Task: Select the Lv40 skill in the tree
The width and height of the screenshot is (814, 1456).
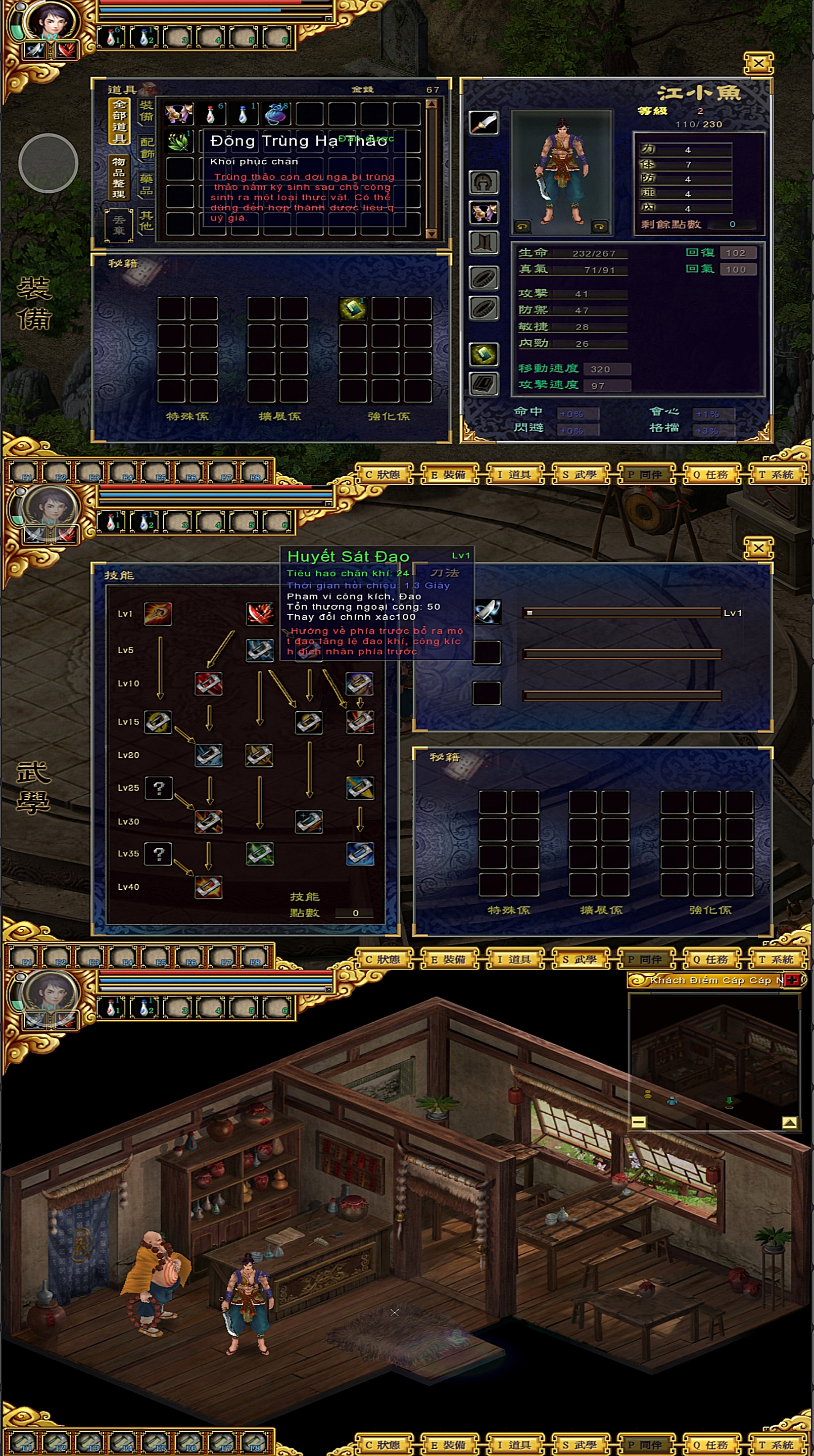Action: 209,887
